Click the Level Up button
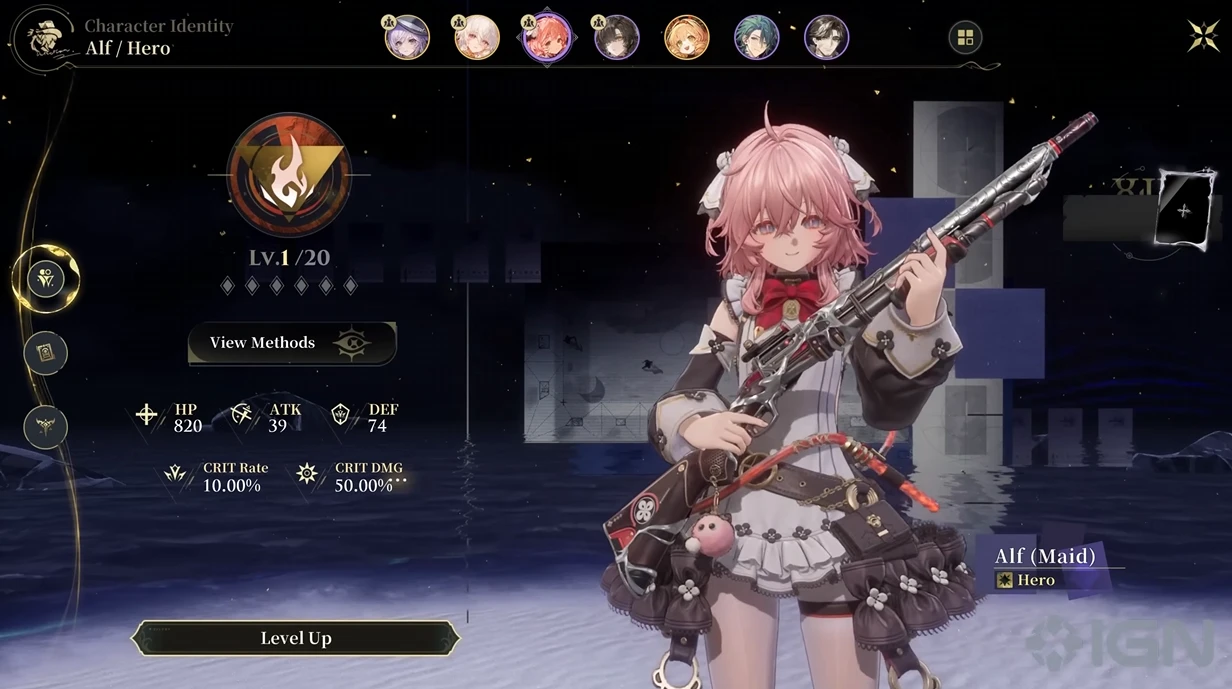The image size is (1232, 689). 296,638
